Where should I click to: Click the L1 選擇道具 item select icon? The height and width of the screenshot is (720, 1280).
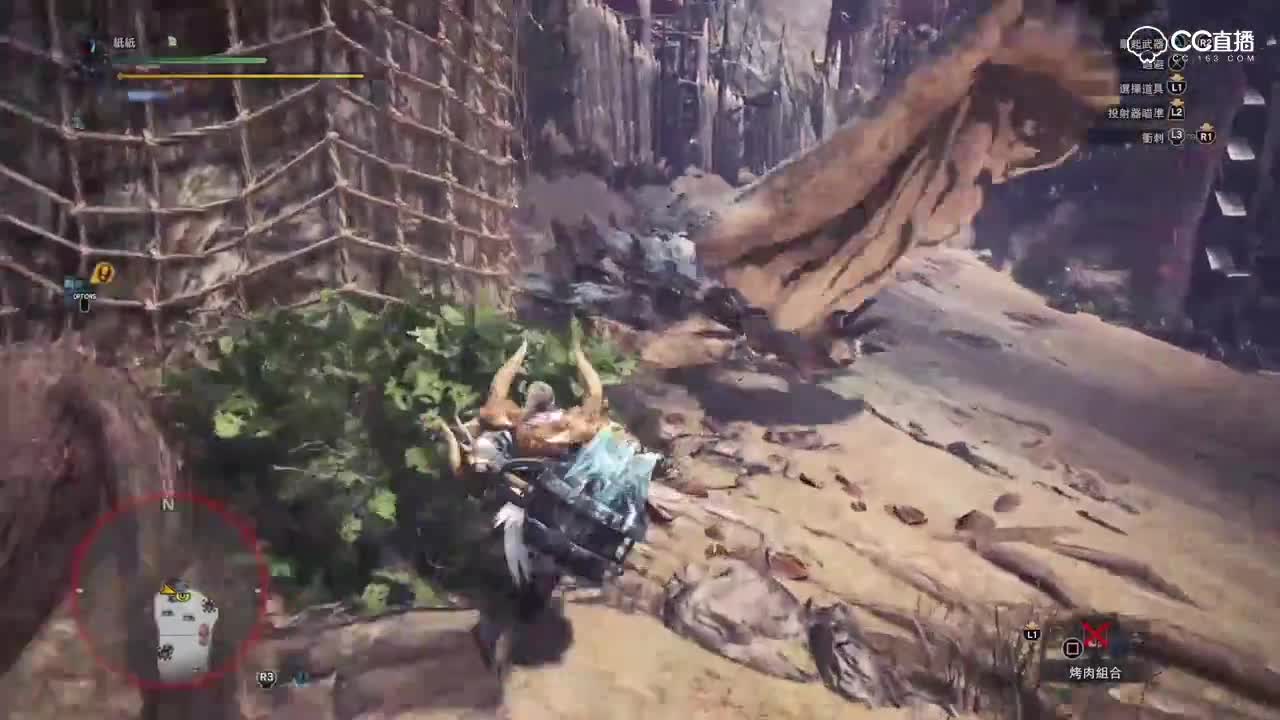(x=1177, y=87)
